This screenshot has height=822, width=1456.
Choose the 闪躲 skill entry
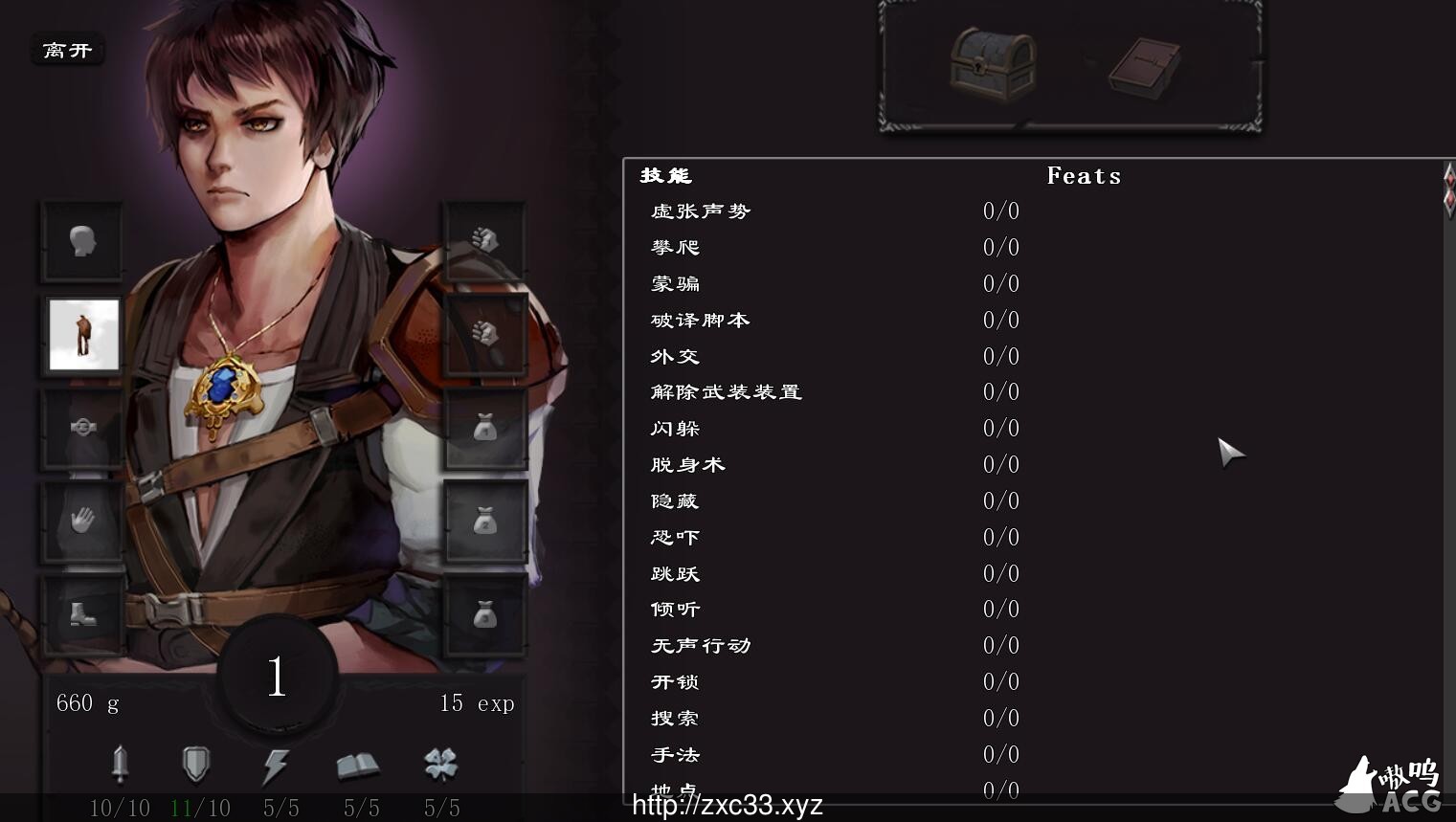tap(676, 429)
